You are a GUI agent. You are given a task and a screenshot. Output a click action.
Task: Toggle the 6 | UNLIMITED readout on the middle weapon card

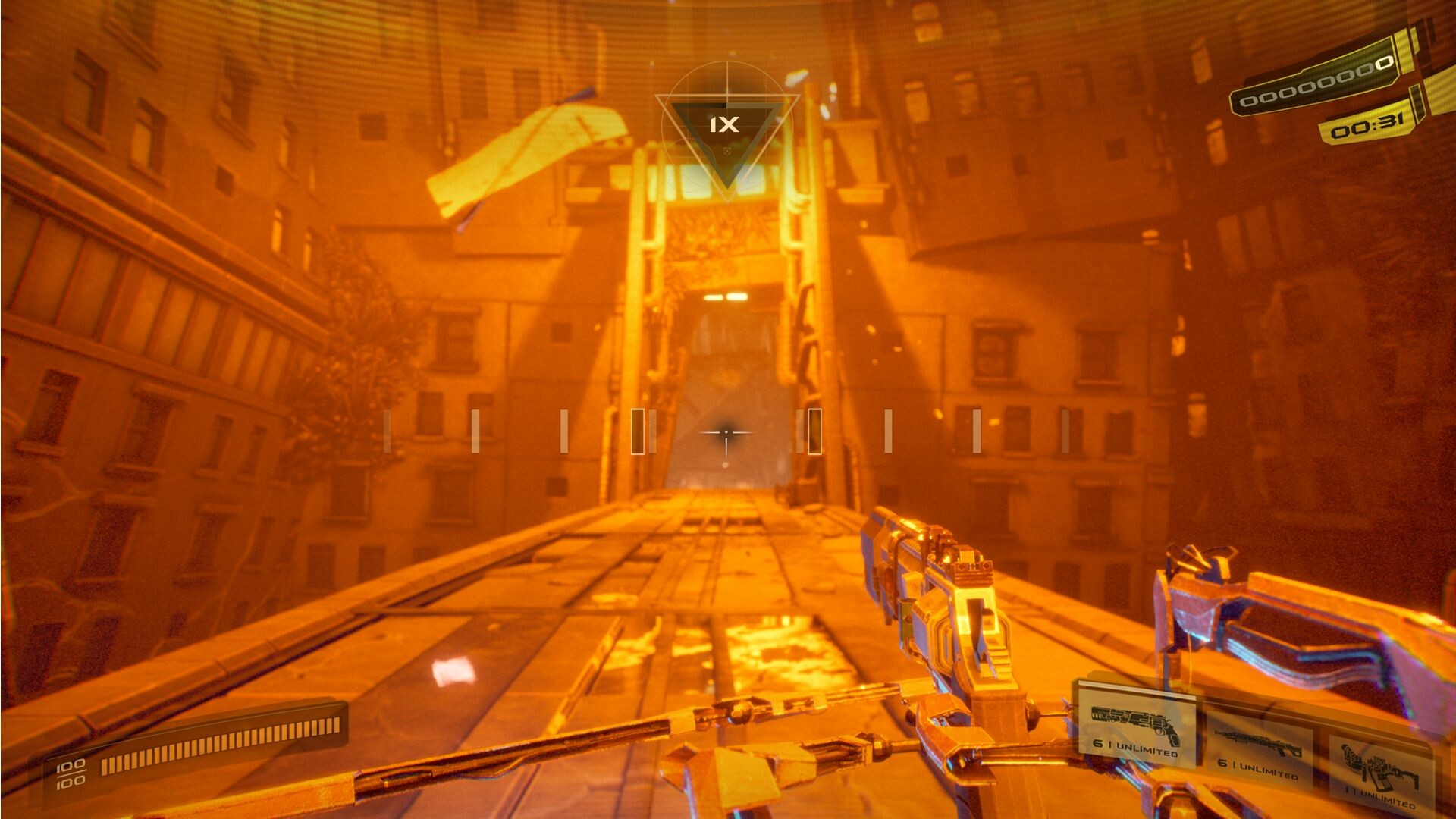point(1259,770)
